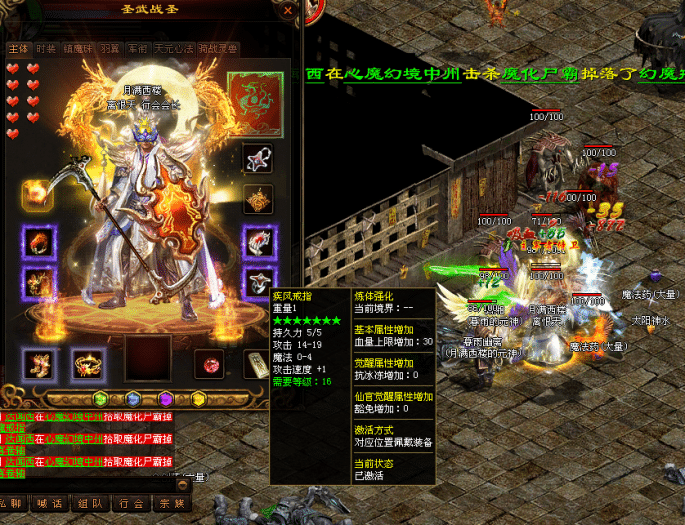The width and height of the screenshot is (685, 525).
Task: Select the 宗族 clan chat channel
Action: pos(172,503)
